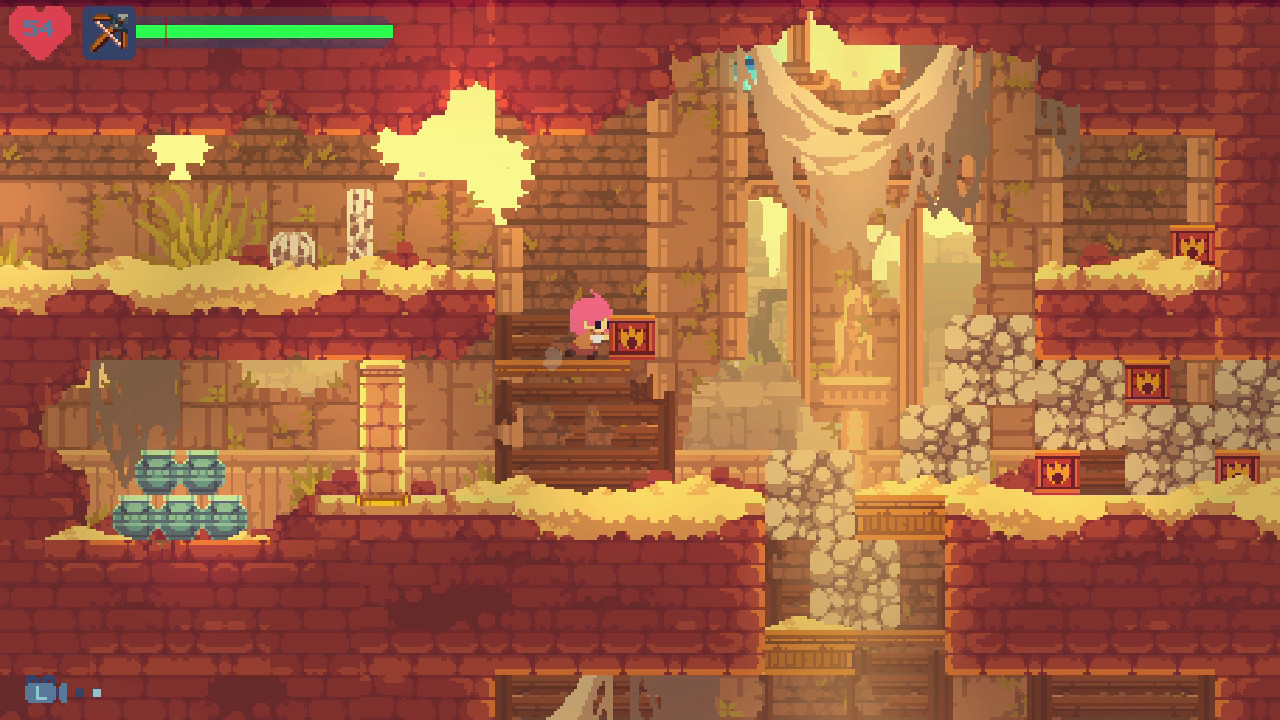Click the number 54 on the heart

(40, 27)
